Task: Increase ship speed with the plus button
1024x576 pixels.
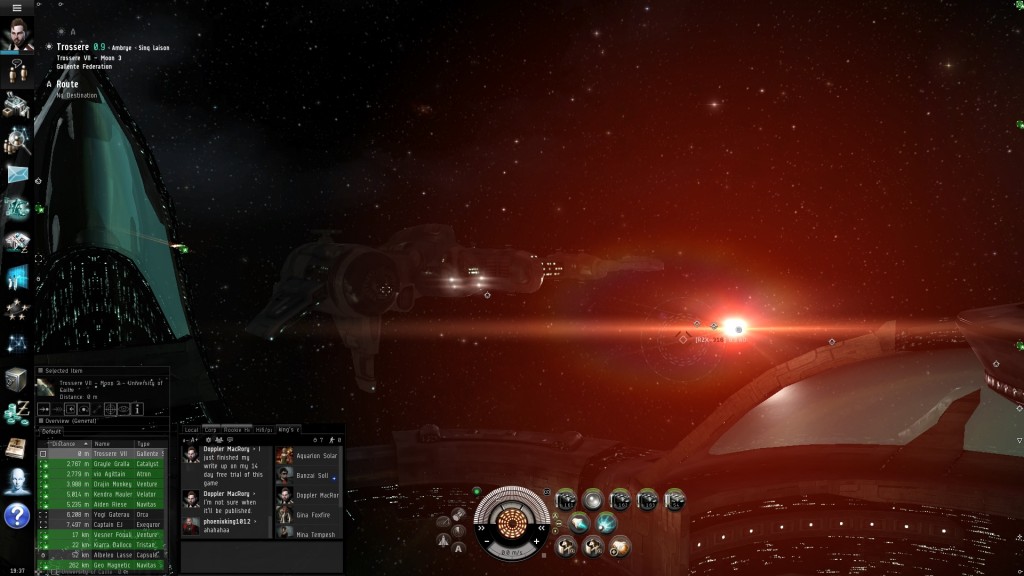Action: coord(537,541)
